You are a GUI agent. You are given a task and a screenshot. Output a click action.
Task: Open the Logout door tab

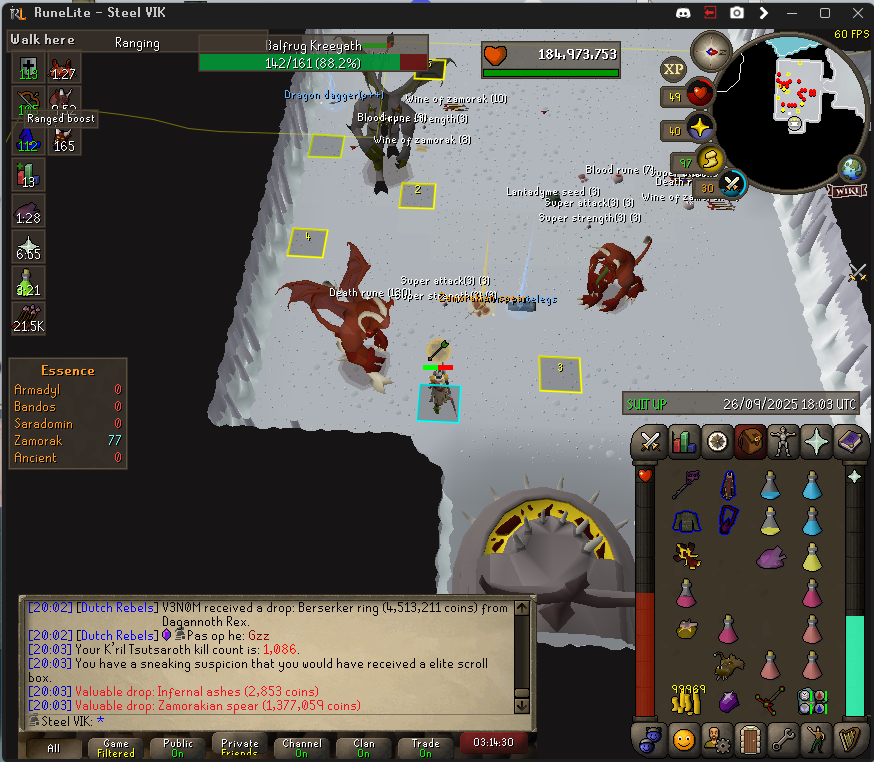coord(750,740)
